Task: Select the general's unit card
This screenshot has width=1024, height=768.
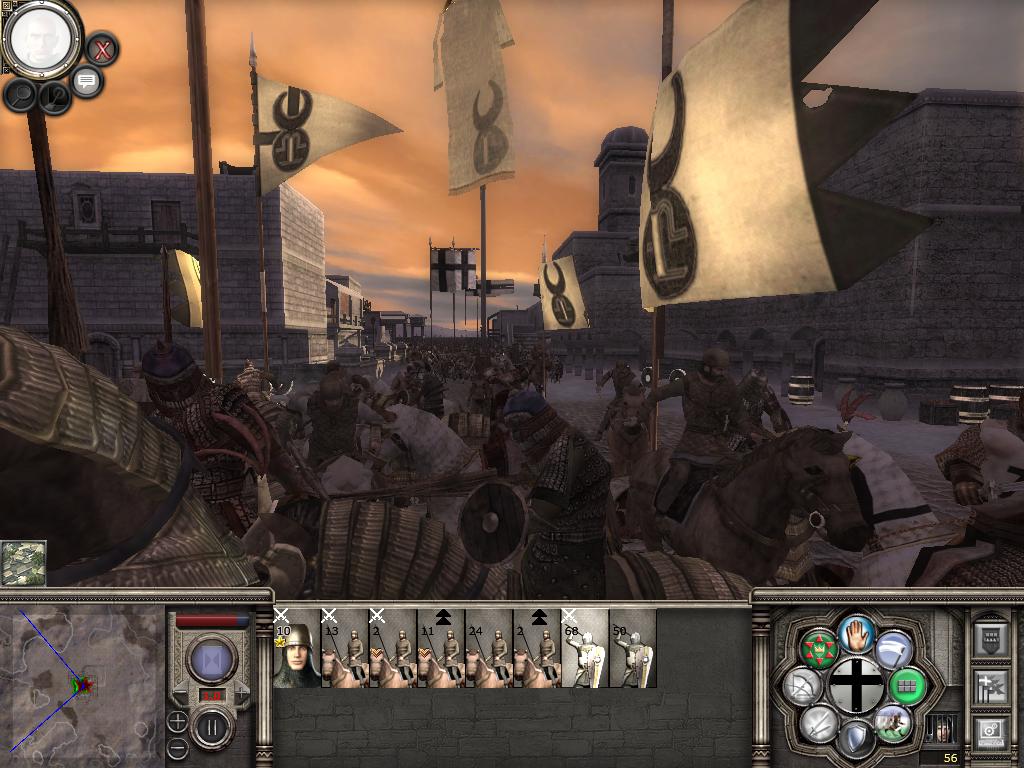Action: click(x=296, y=648)
